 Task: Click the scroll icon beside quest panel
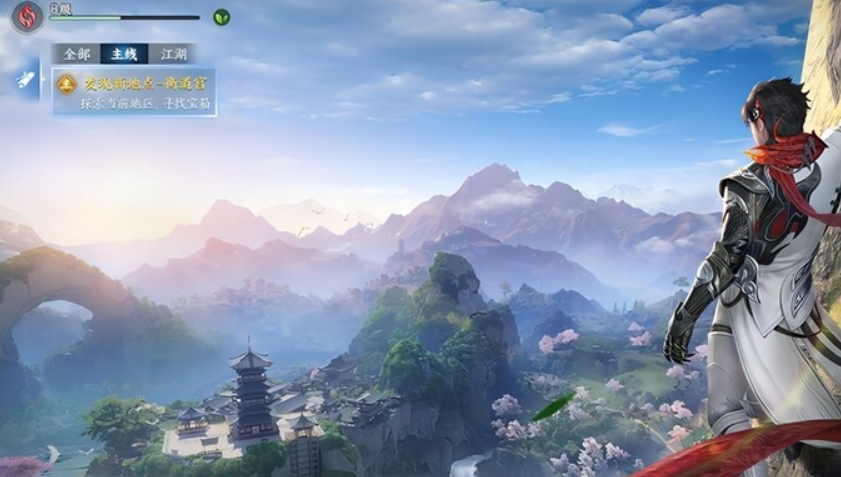[x=25, y=82]
